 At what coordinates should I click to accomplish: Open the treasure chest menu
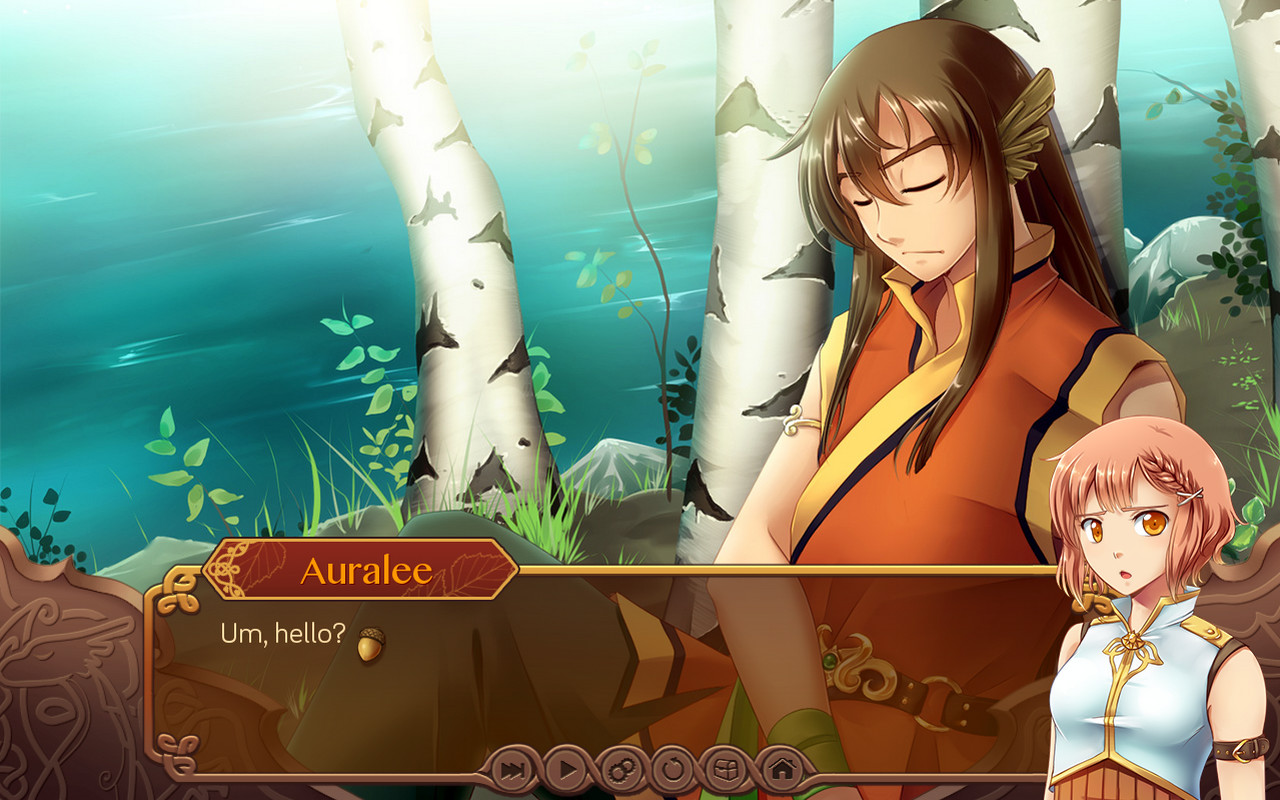click(728, 771)
